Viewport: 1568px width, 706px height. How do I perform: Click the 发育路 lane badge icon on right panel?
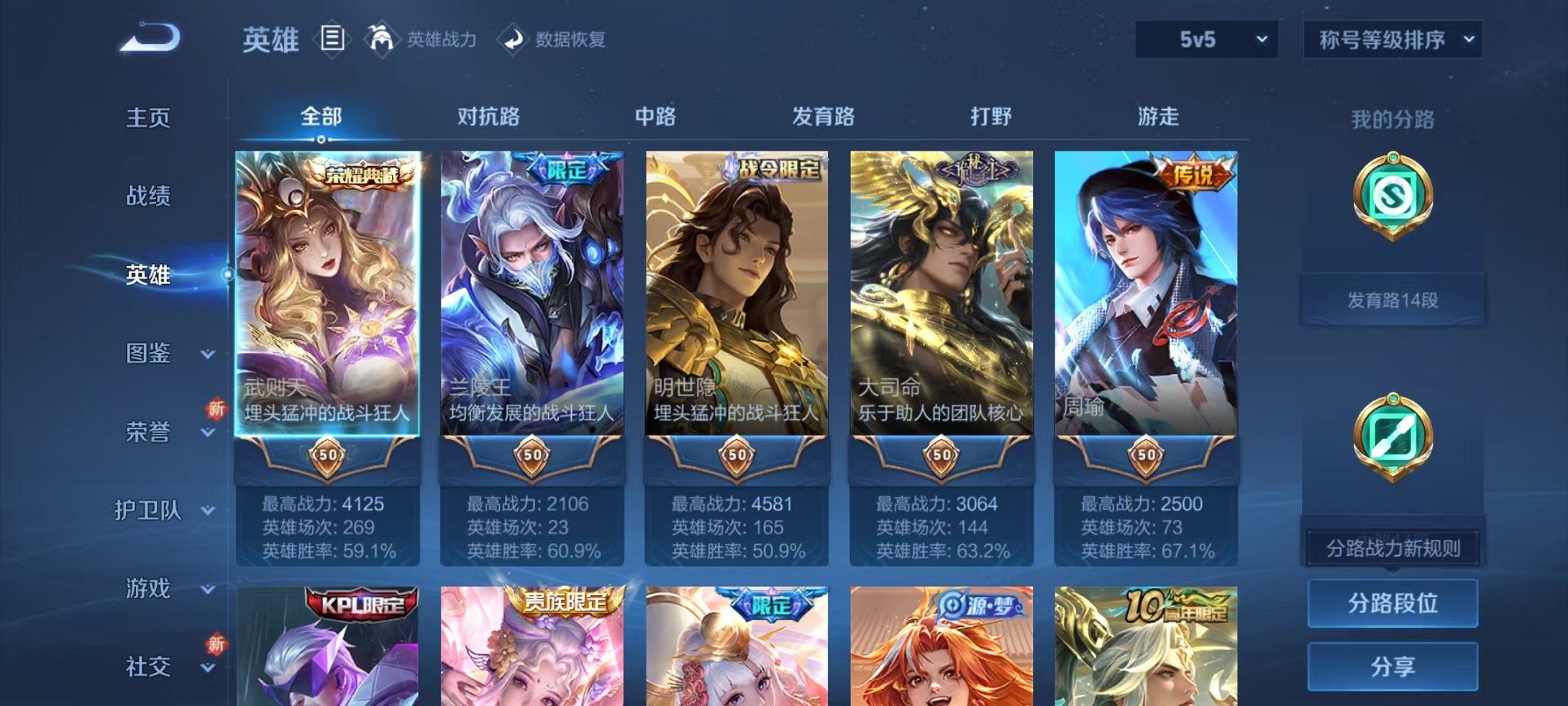1393,198
